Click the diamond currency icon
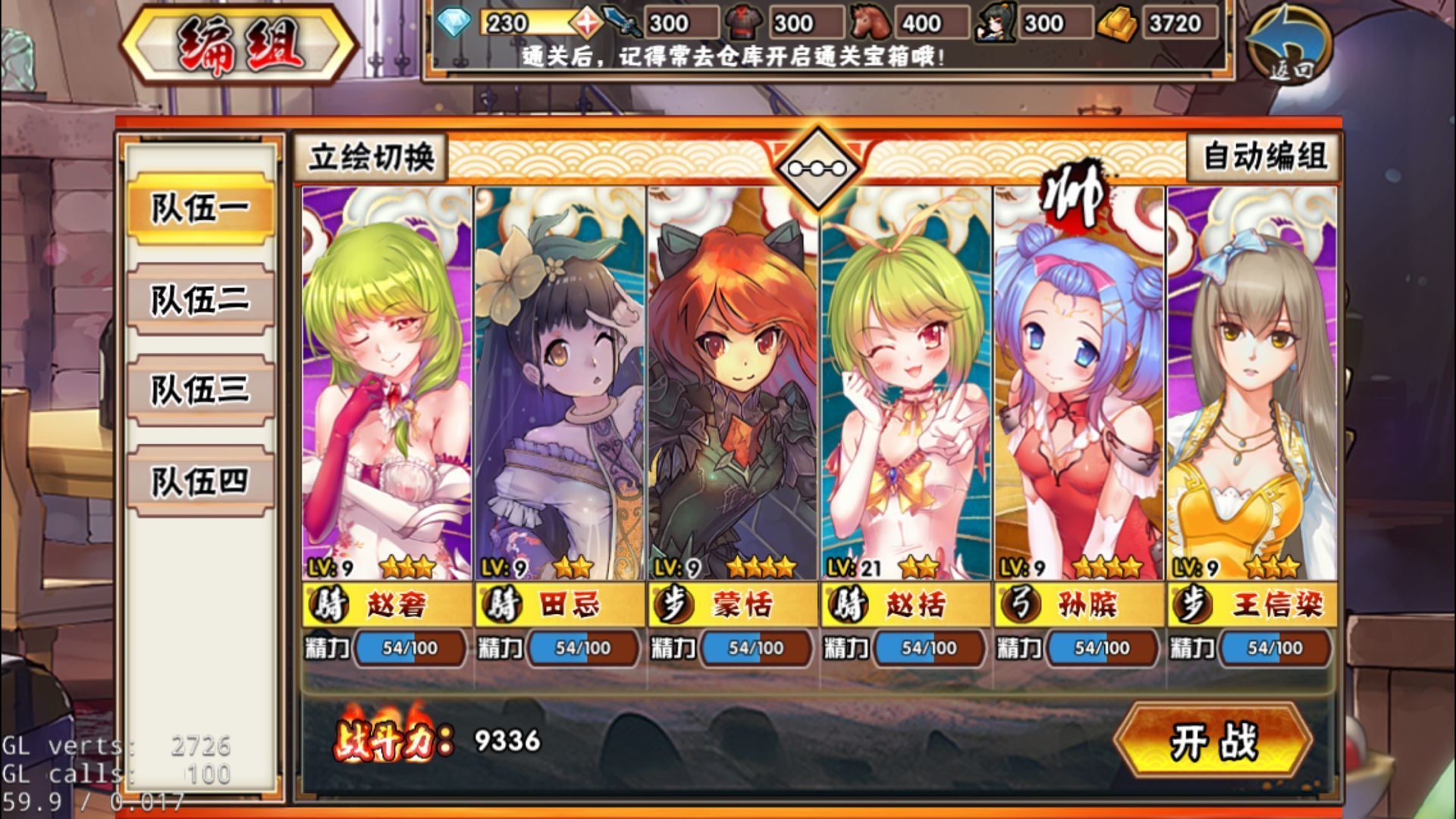Screen dimensions: 1456x819 (x=456, y=23)
